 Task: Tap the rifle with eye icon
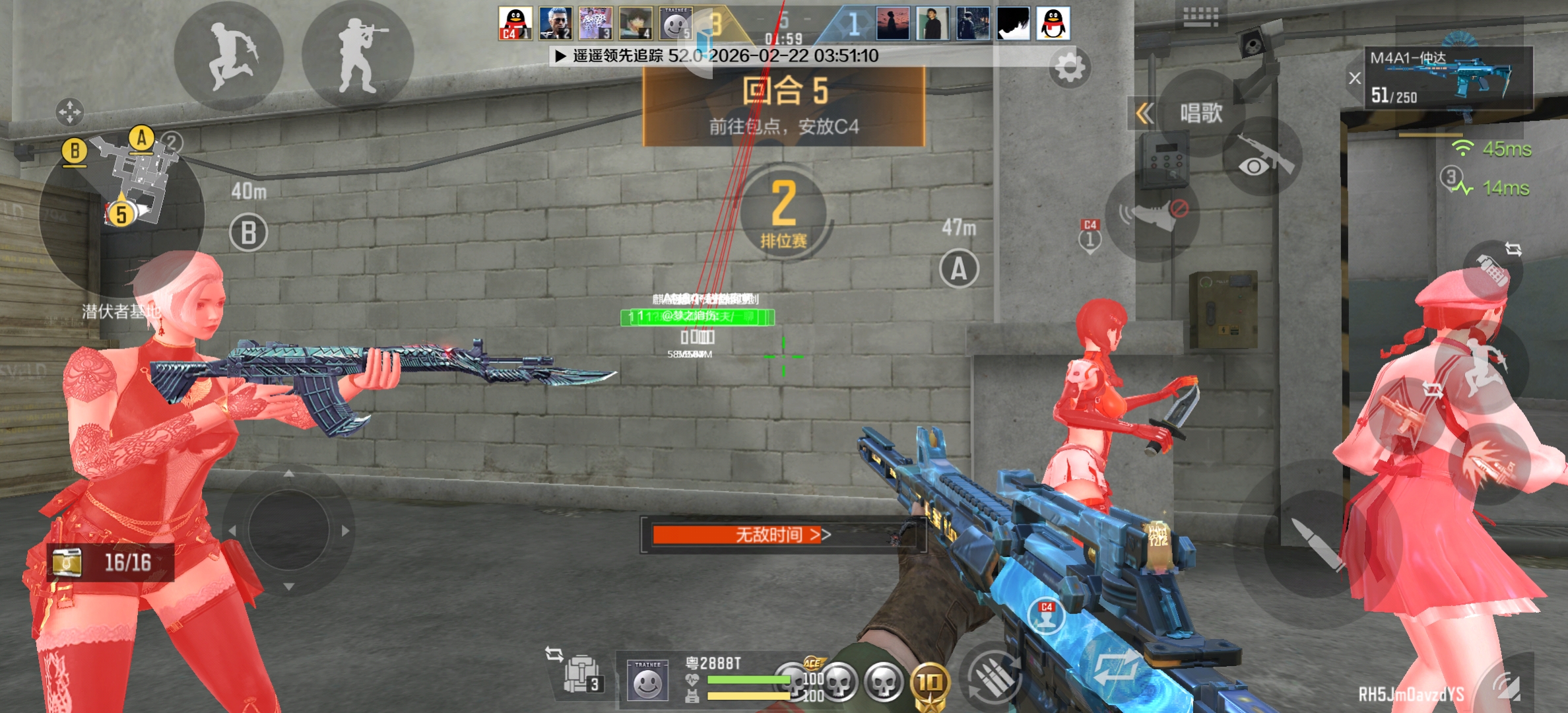[x=1261, y=157]
